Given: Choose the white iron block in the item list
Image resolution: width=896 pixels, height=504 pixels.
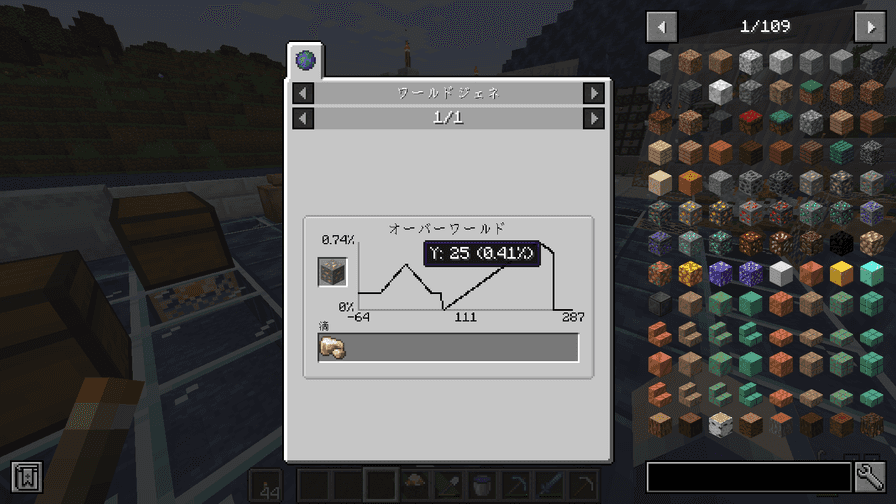Looking at the screenshot, I should click(x=780, y=273).
